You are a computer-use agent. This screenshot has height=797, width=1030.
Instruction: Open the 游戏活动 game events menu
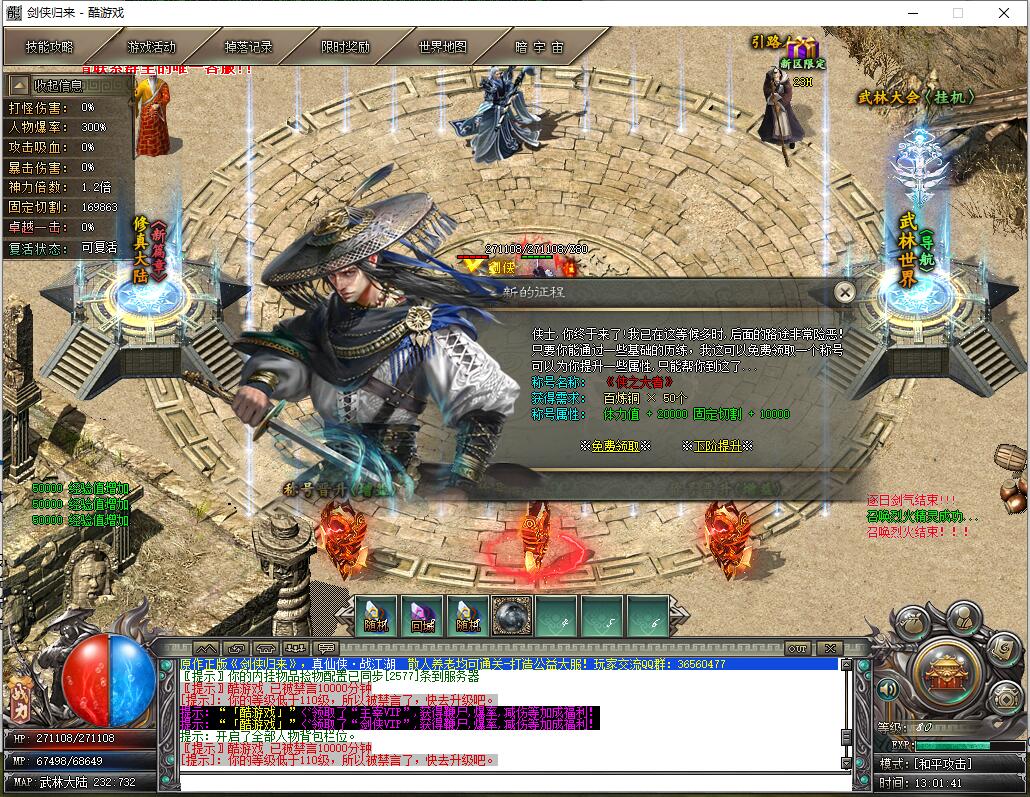click(x=151, y=47)
